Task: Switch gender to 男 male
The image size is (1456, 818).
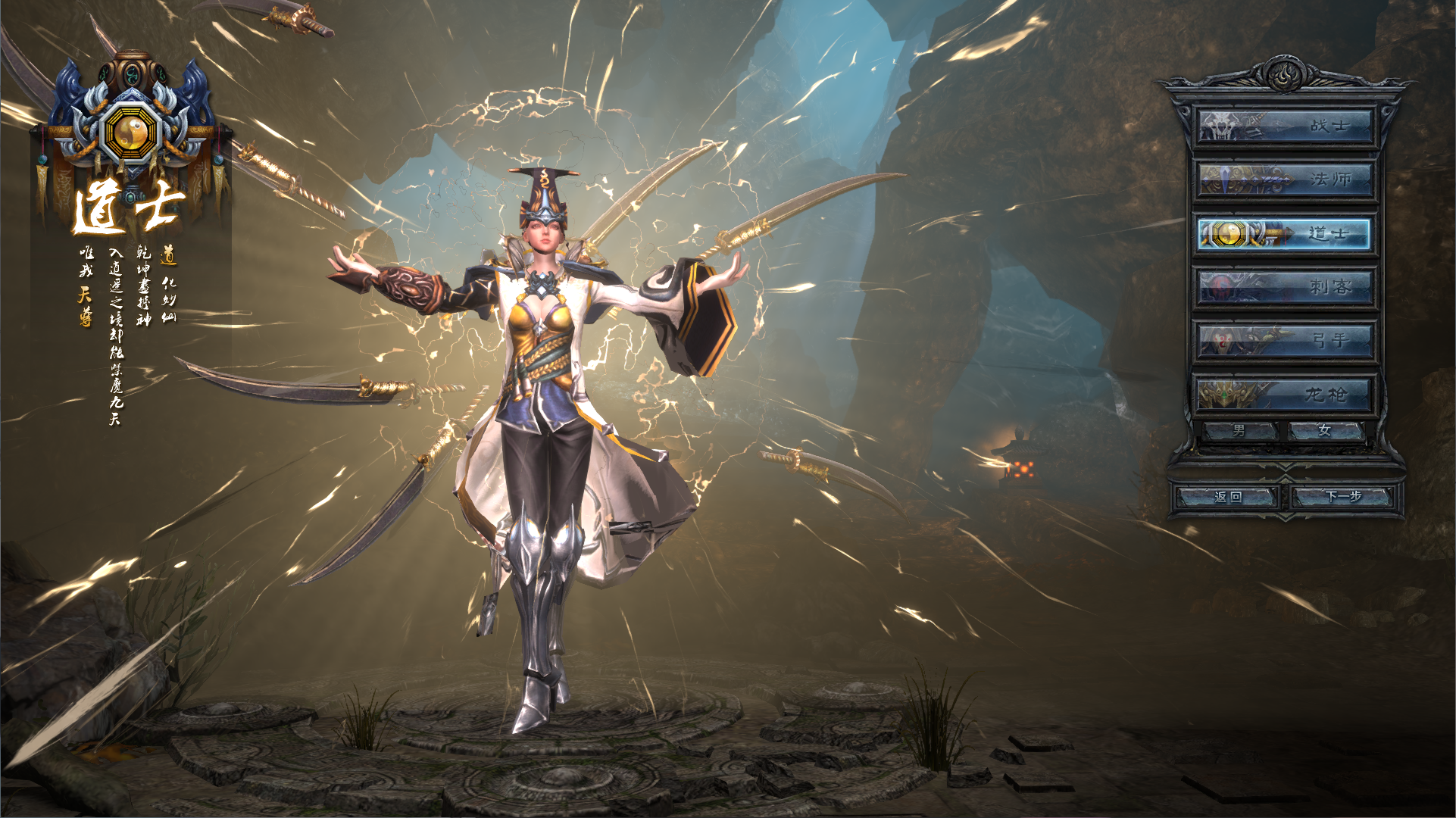Action: [x=1240, y=431]
